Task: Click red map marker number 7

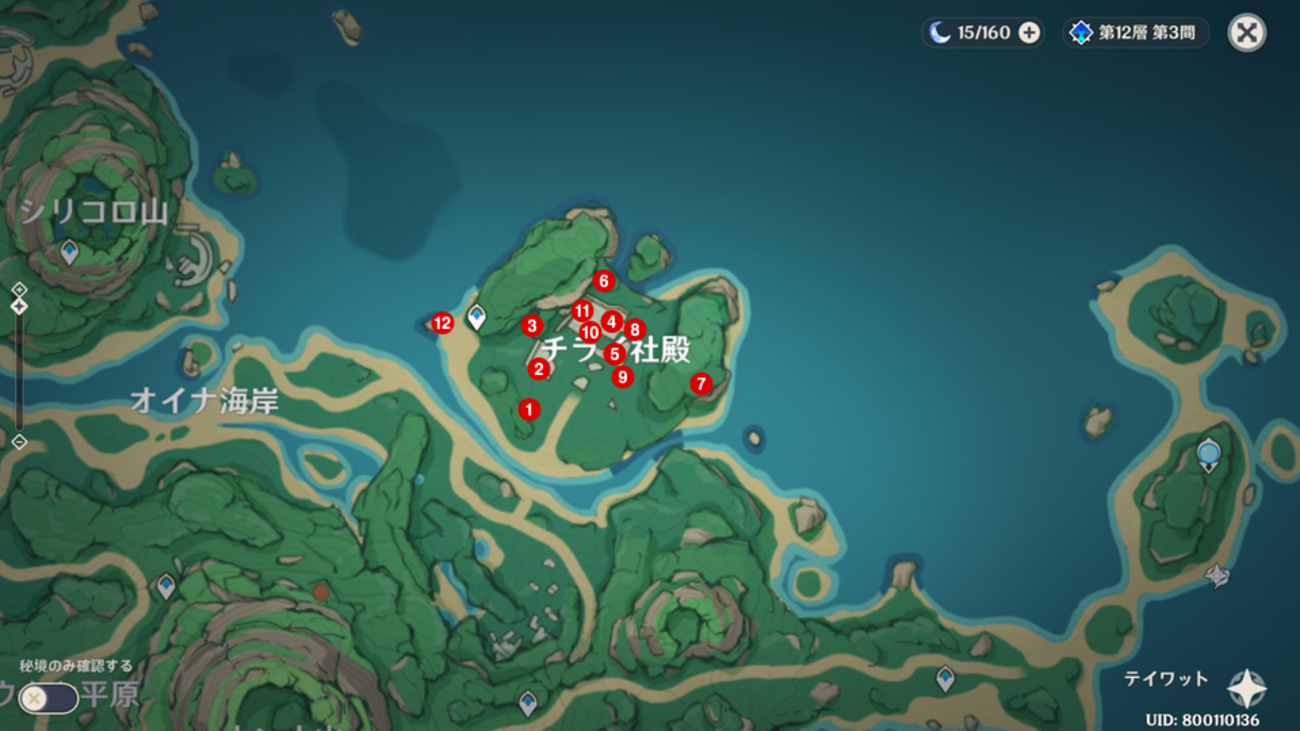Action: pos(700,384)
